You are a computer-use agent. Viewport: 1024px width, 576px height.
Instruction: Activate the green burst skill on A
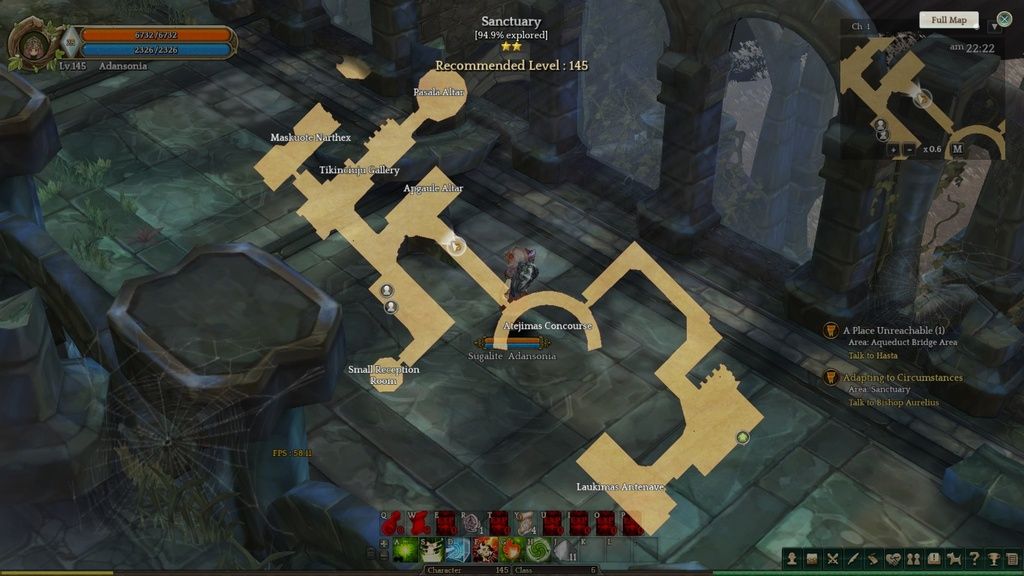(406, 549)
